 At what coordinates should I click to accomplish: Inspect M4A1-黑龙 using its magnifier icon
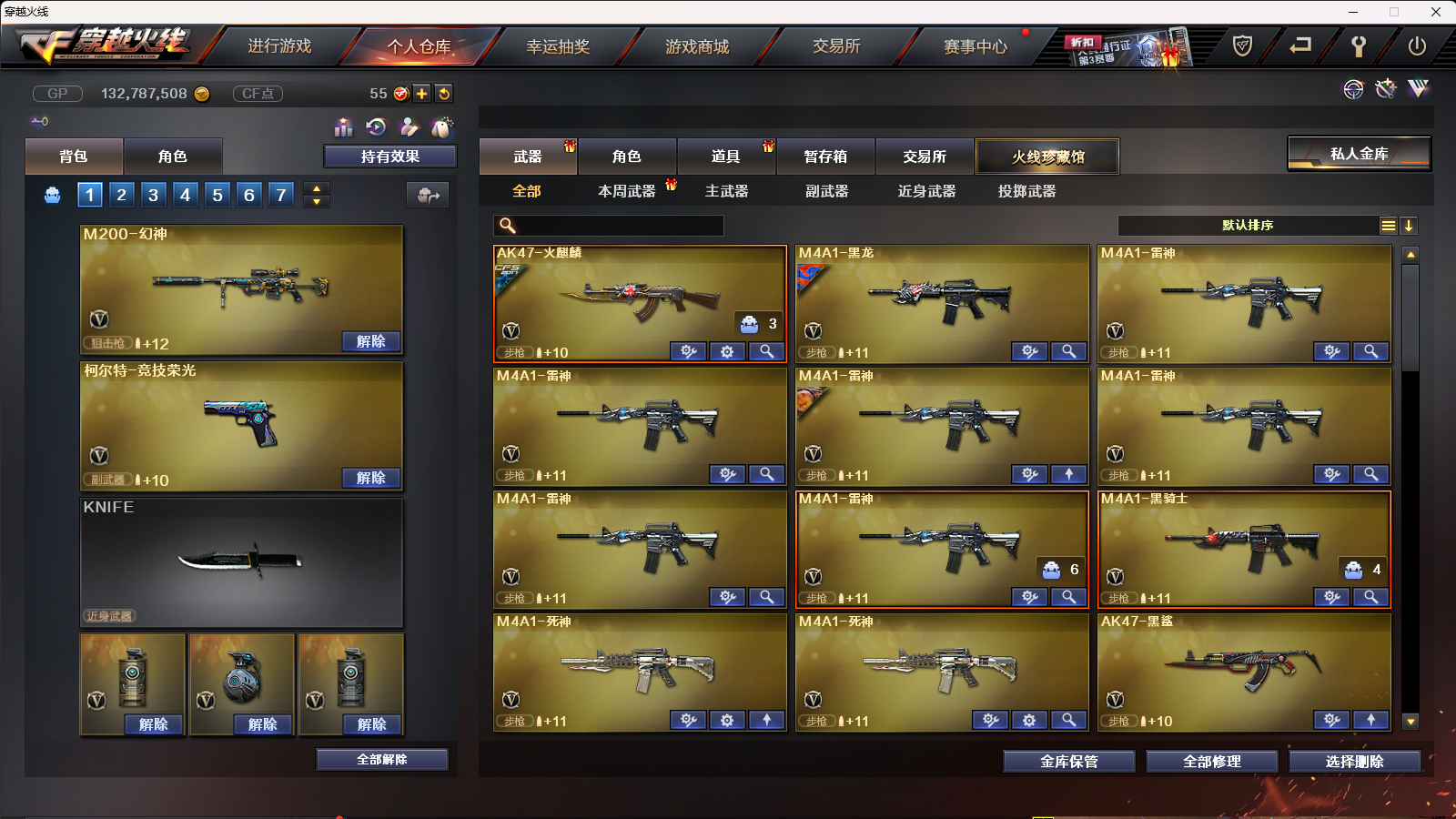[x=1069, y=351]
